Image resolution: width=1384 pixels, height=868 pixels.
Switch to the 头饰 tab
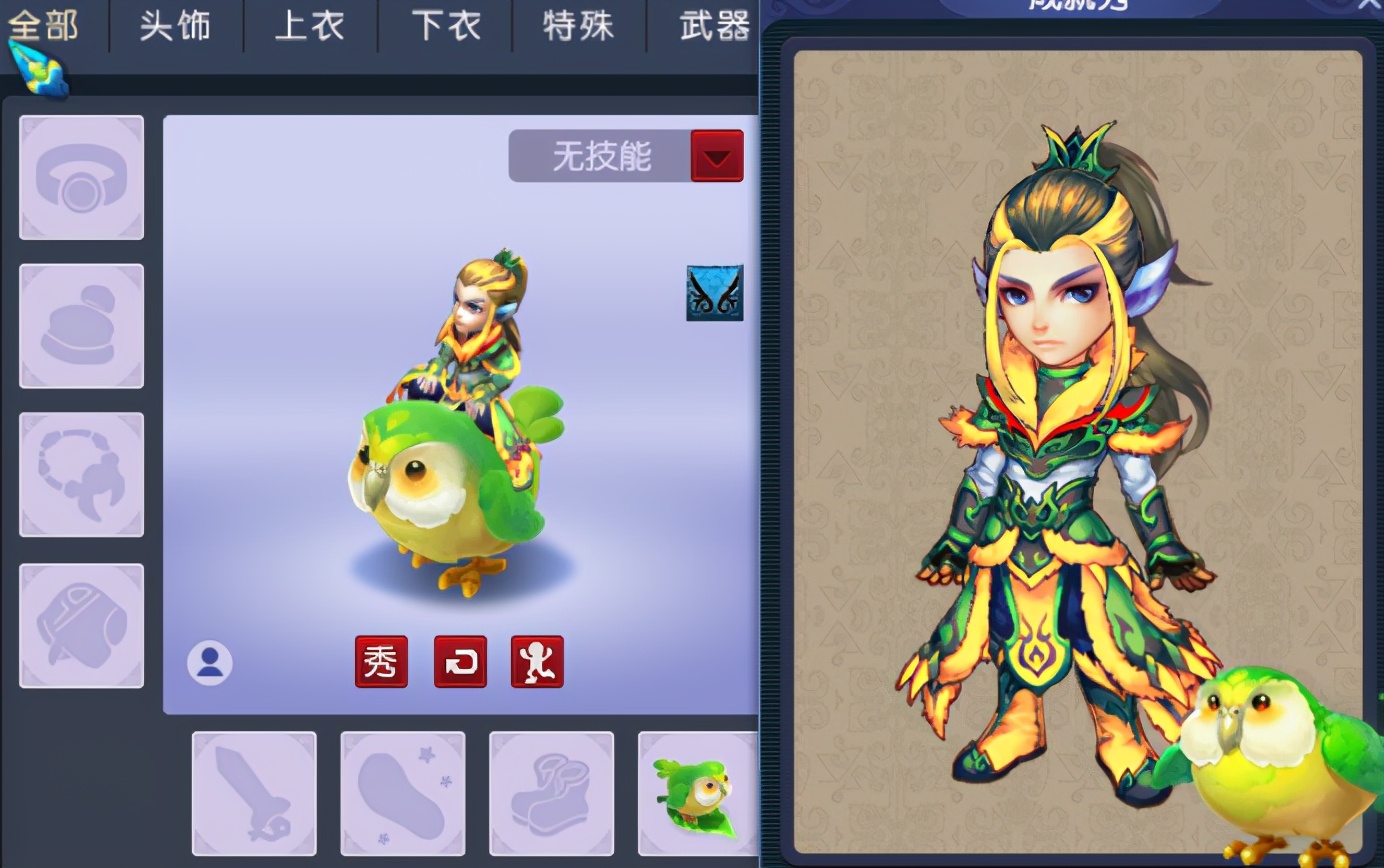(x=175, y=27)
